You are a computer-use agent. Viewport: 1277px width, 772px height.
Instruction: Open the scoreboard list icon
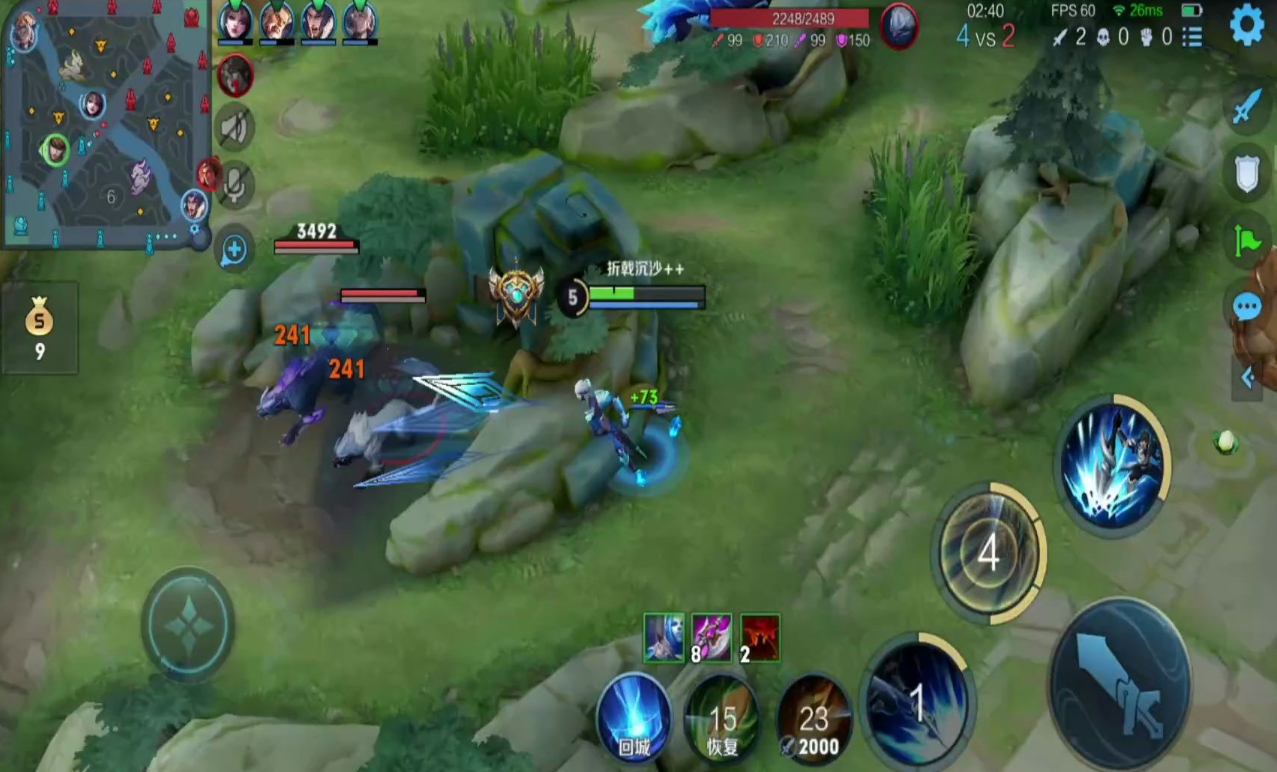click(1192, 38)
